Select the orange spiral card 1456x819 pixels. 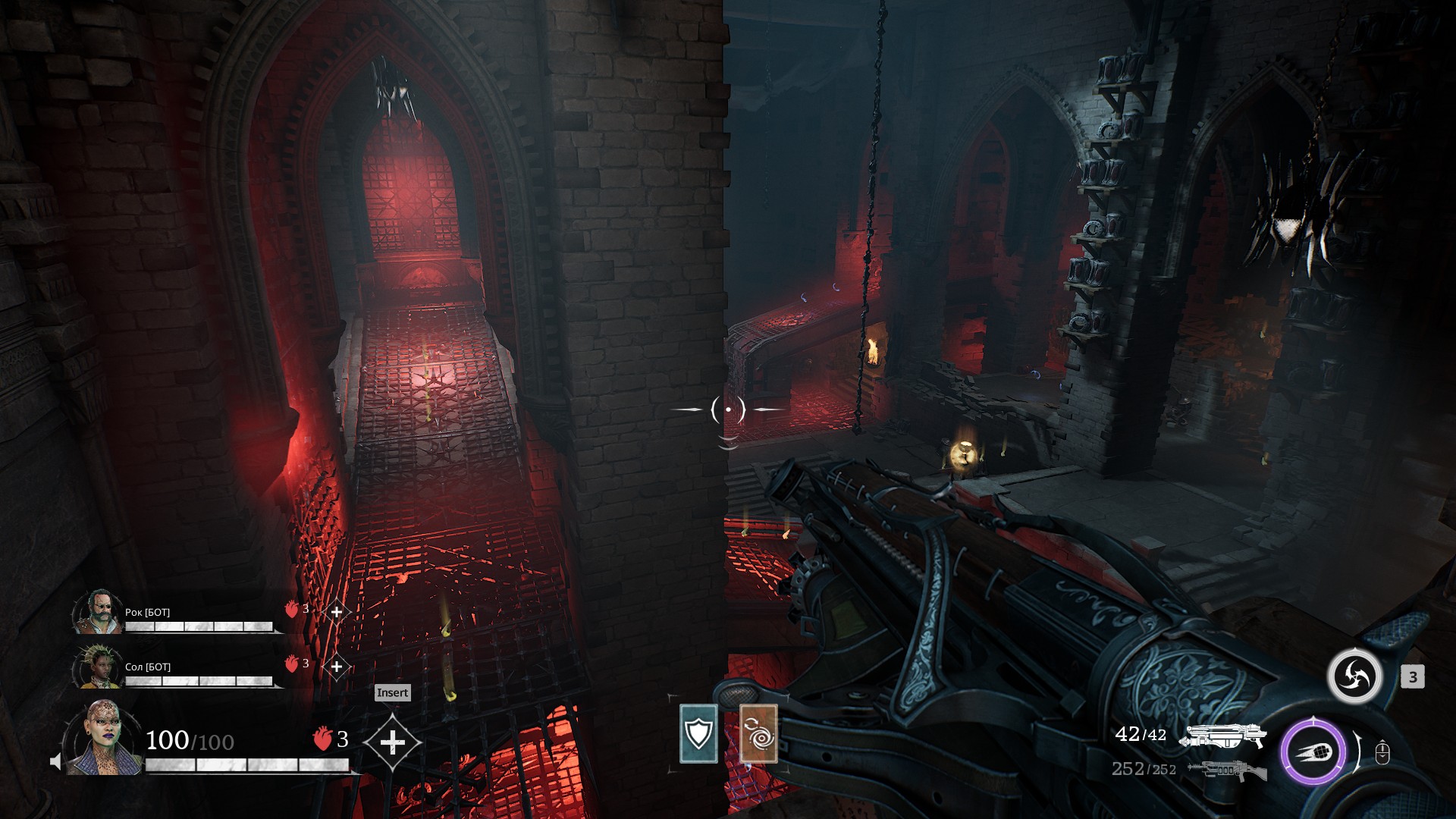click(758, 733)
